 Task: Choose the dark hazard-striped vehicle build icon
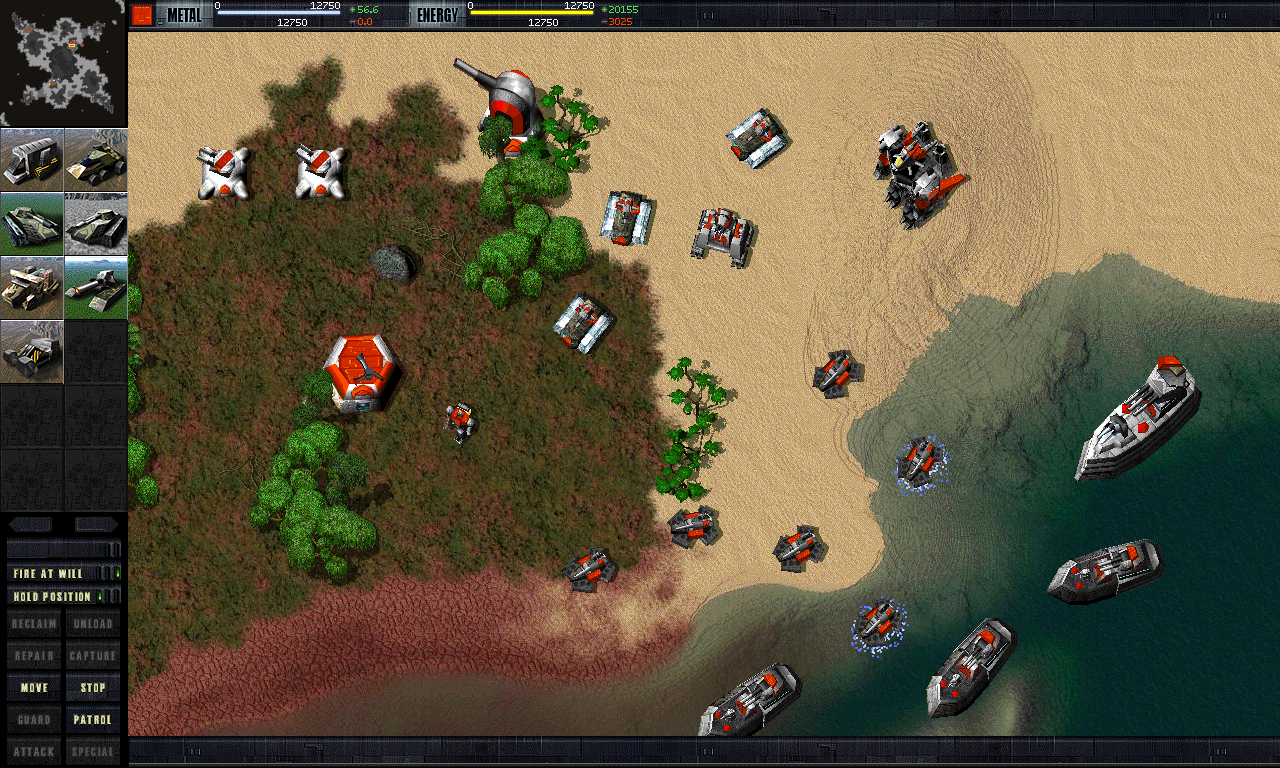(32, 352)
